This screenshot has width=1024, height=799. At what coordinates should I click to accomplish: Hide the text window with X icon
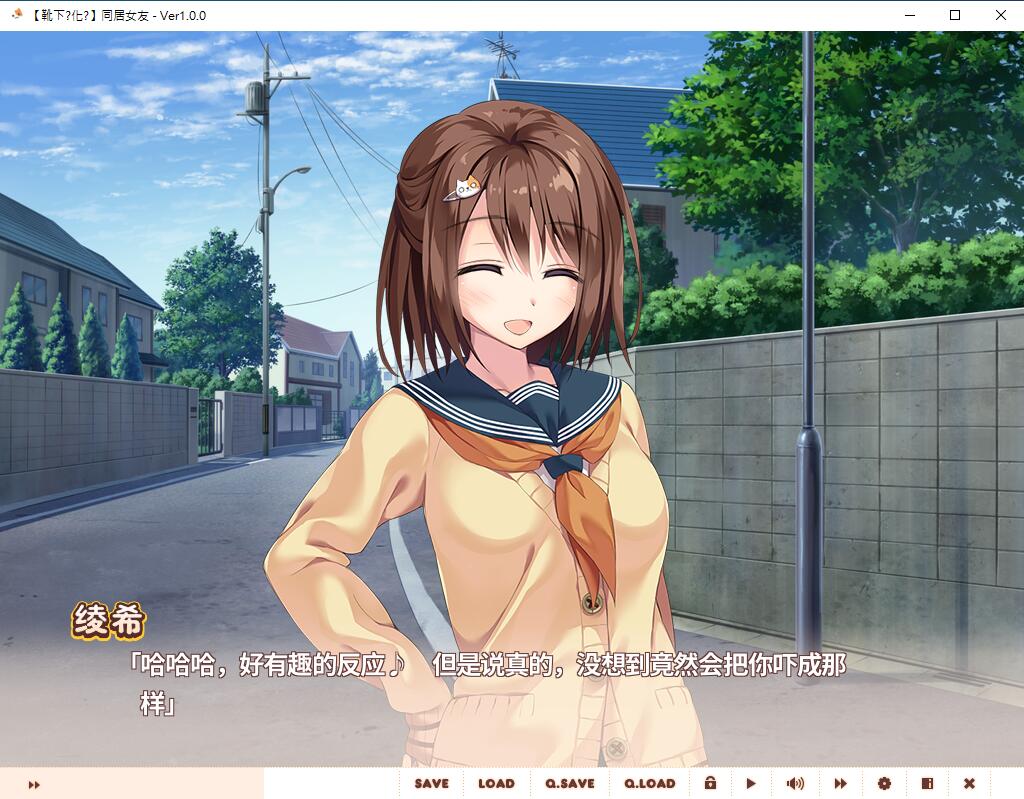pos(969,784)
